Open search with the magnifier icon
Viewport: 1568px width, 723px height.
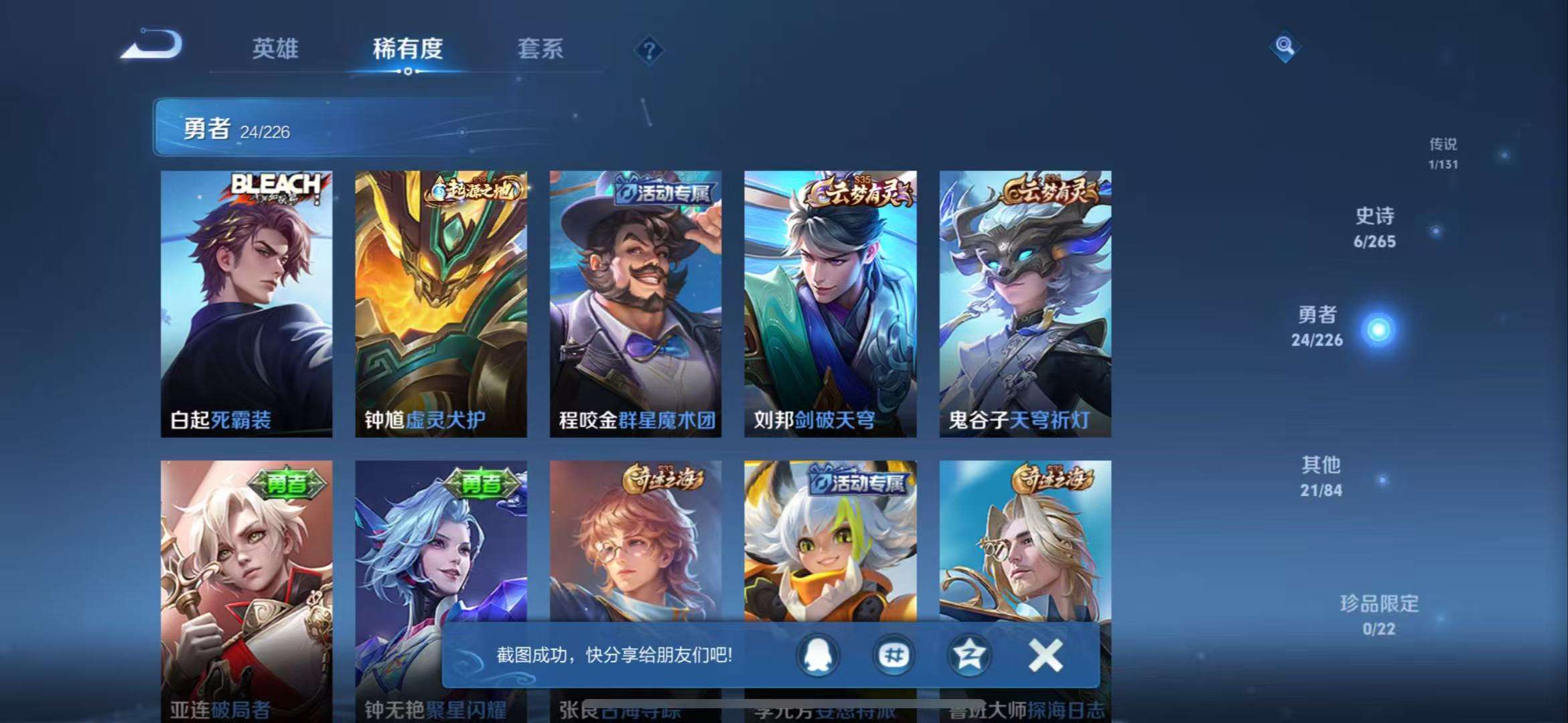tap(1284, 48)
